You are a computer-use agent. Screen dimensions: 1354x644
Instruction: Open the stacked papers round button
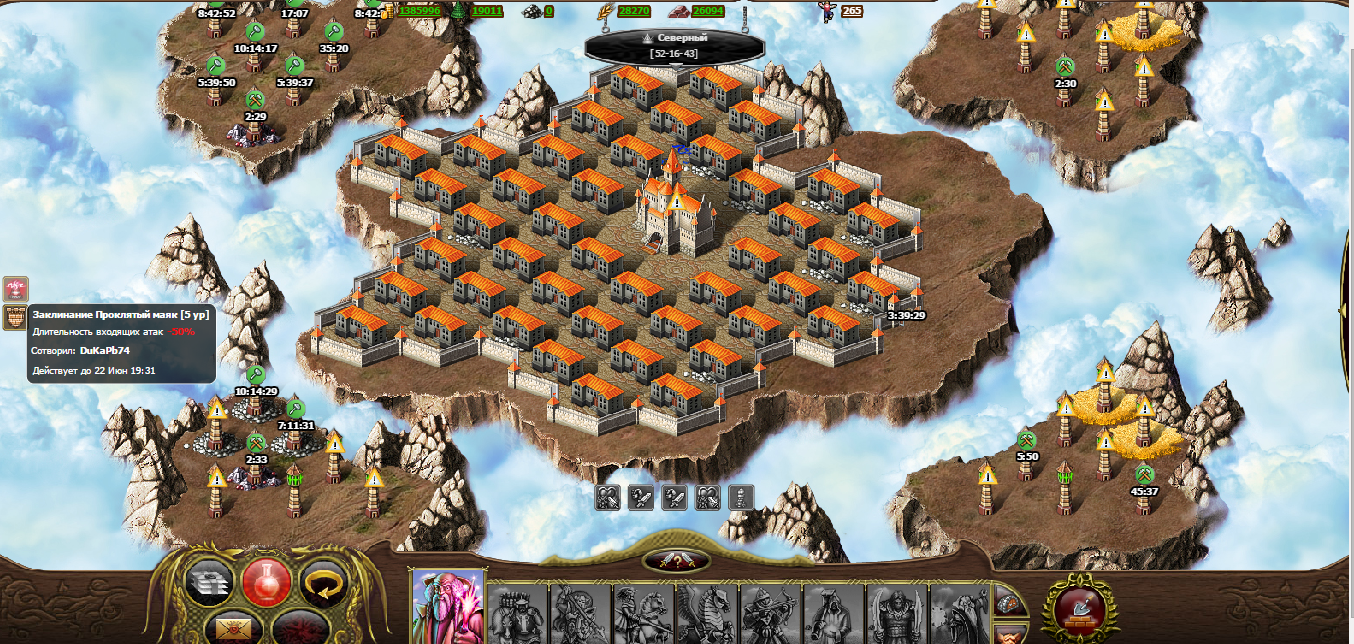210,581
